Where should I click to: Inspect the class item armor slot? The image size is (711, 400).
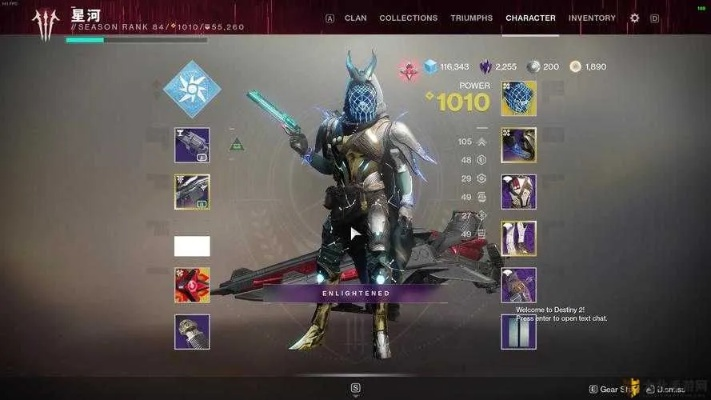[x=518, y=284]
